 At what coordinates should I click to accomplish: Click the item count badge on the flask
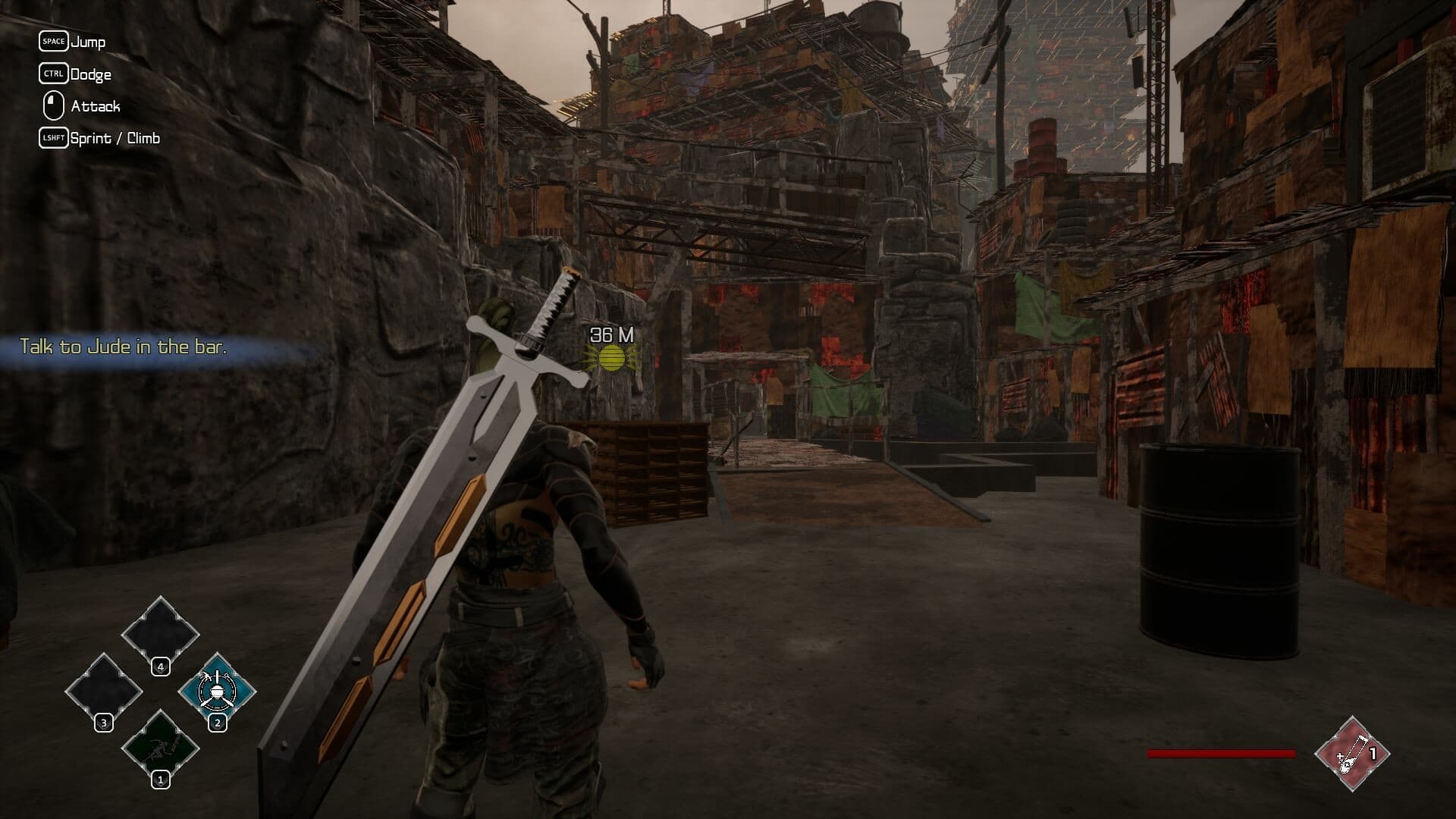[x=1374, y=753]
